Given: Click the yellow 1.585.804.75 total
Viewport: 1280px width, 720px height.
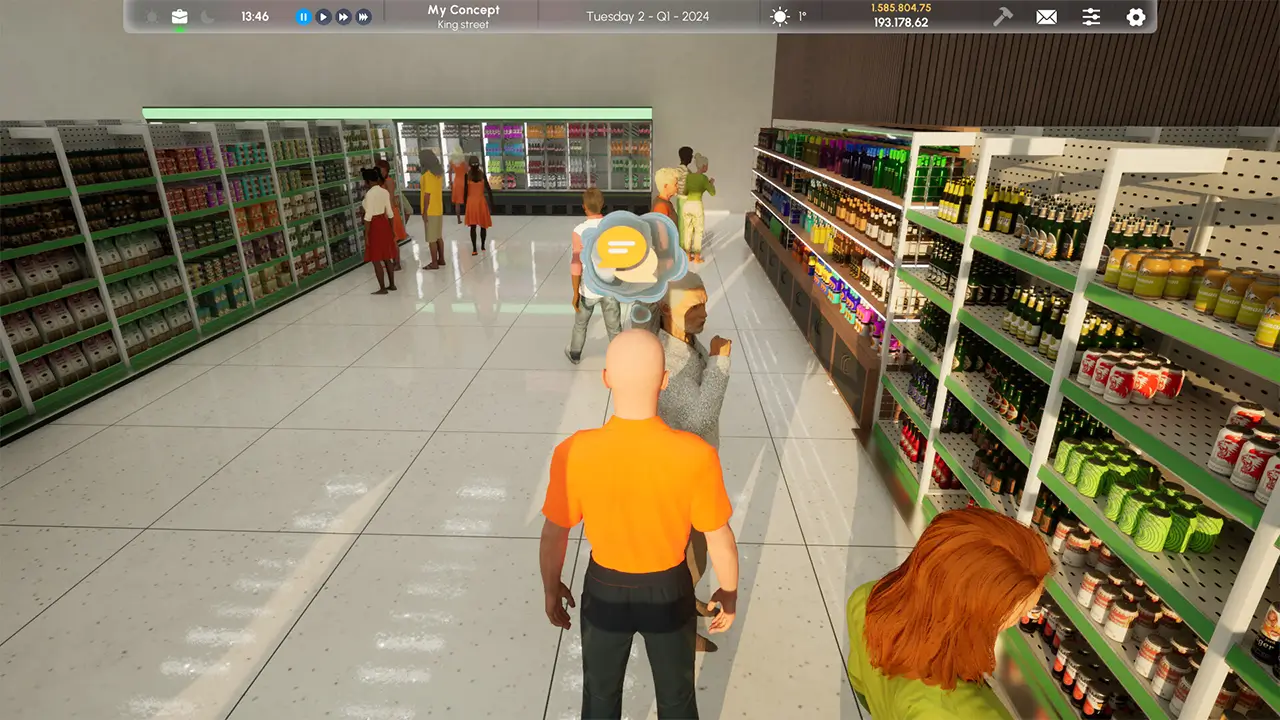Looking at the screenshot, I should [x=901, y=9].
